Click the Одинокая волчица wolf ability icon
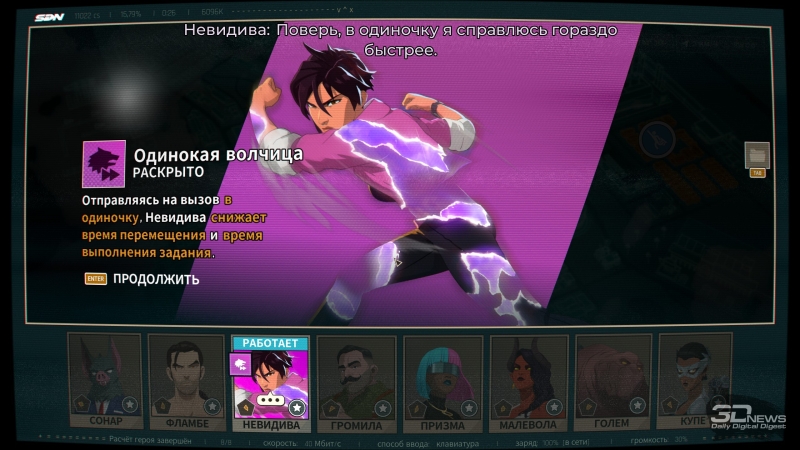This screenshot has width=800, height=450. click(104, 163)
